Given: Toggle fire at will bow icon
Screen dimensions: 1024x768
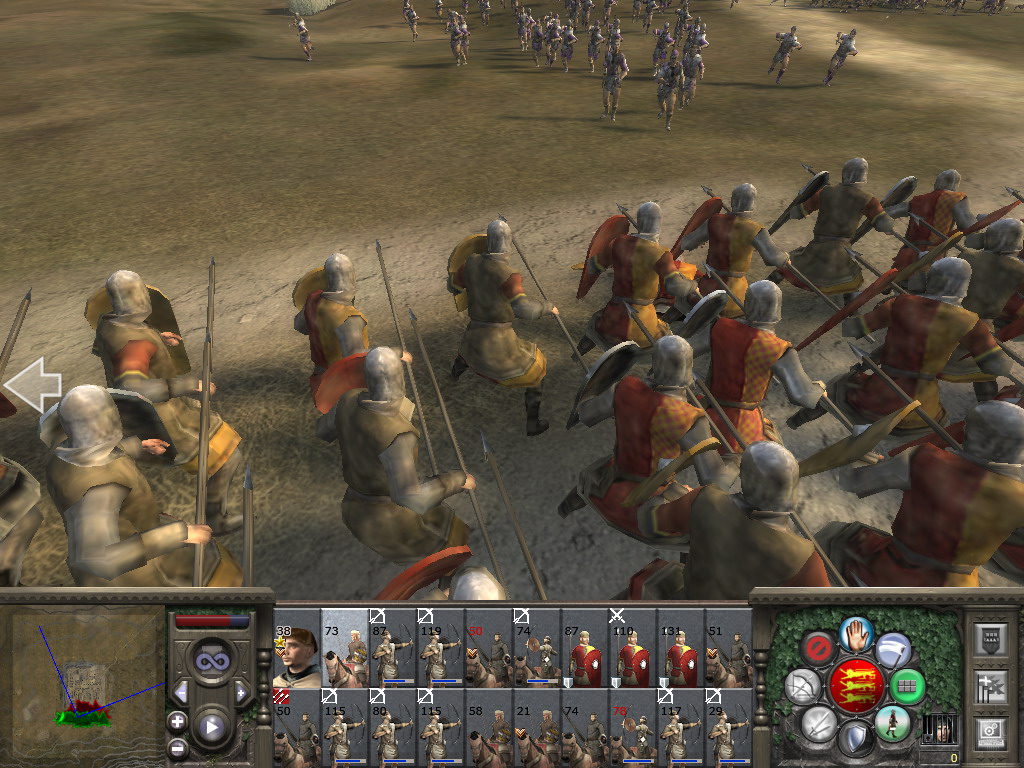Looking at the screenshot, I should (802, 686).
